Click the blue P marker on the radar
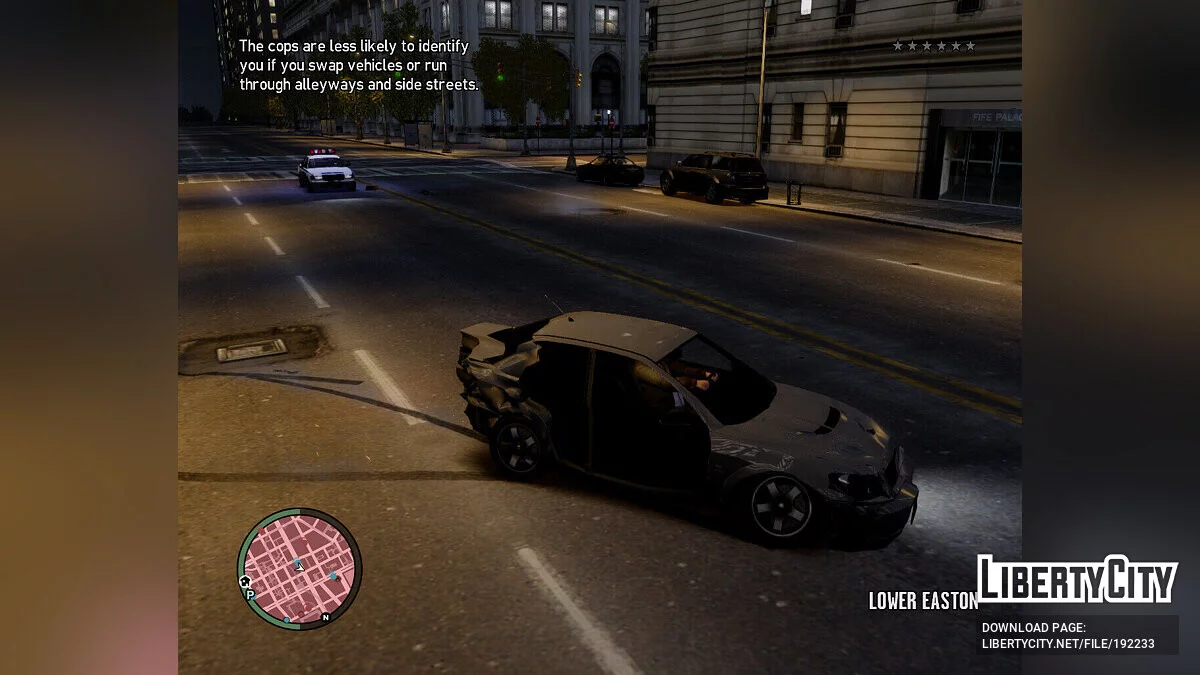This screenshot has height=675, width=1200. tap(250, 595)
